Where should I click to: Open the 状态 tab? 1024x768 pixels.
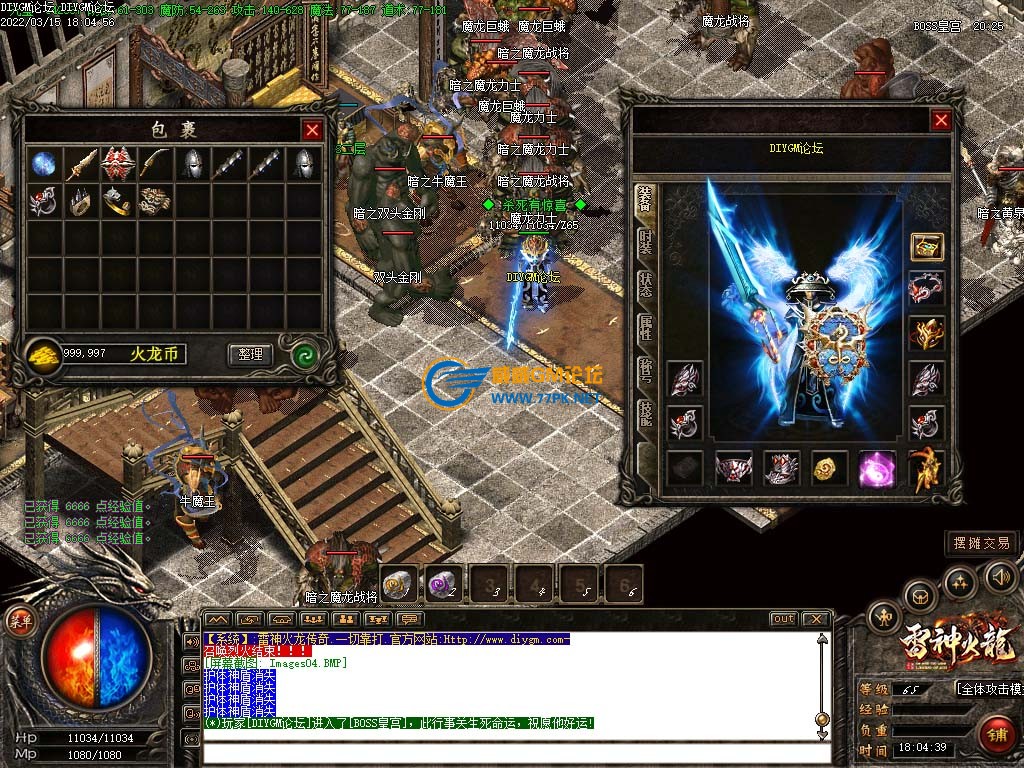point(646,284)
